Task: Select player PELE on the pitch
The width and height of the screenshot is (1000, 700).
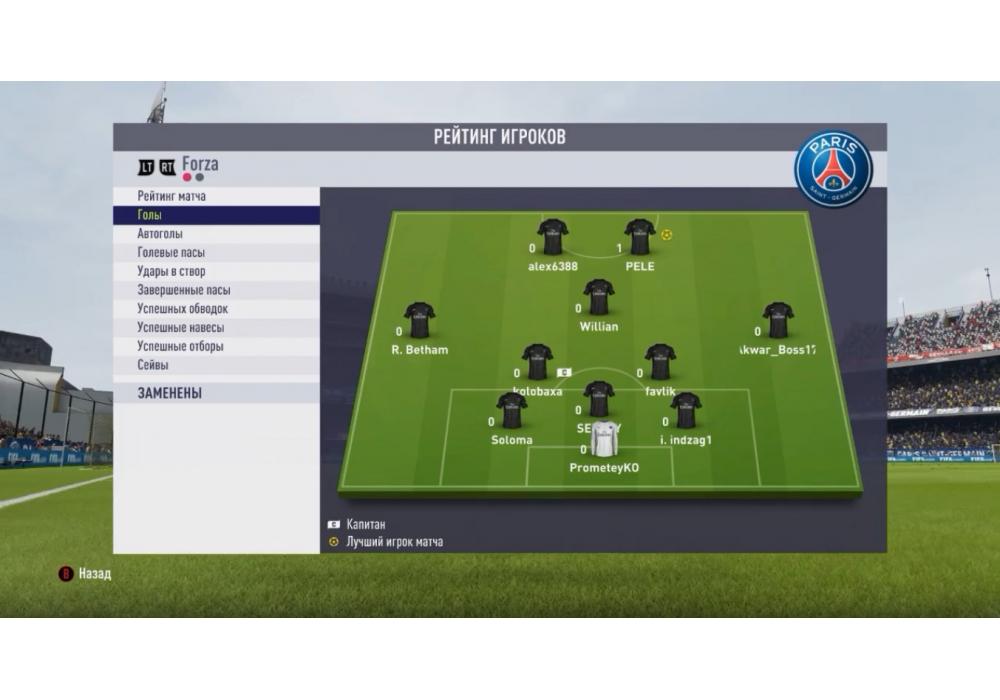Action: coord(640,237)
